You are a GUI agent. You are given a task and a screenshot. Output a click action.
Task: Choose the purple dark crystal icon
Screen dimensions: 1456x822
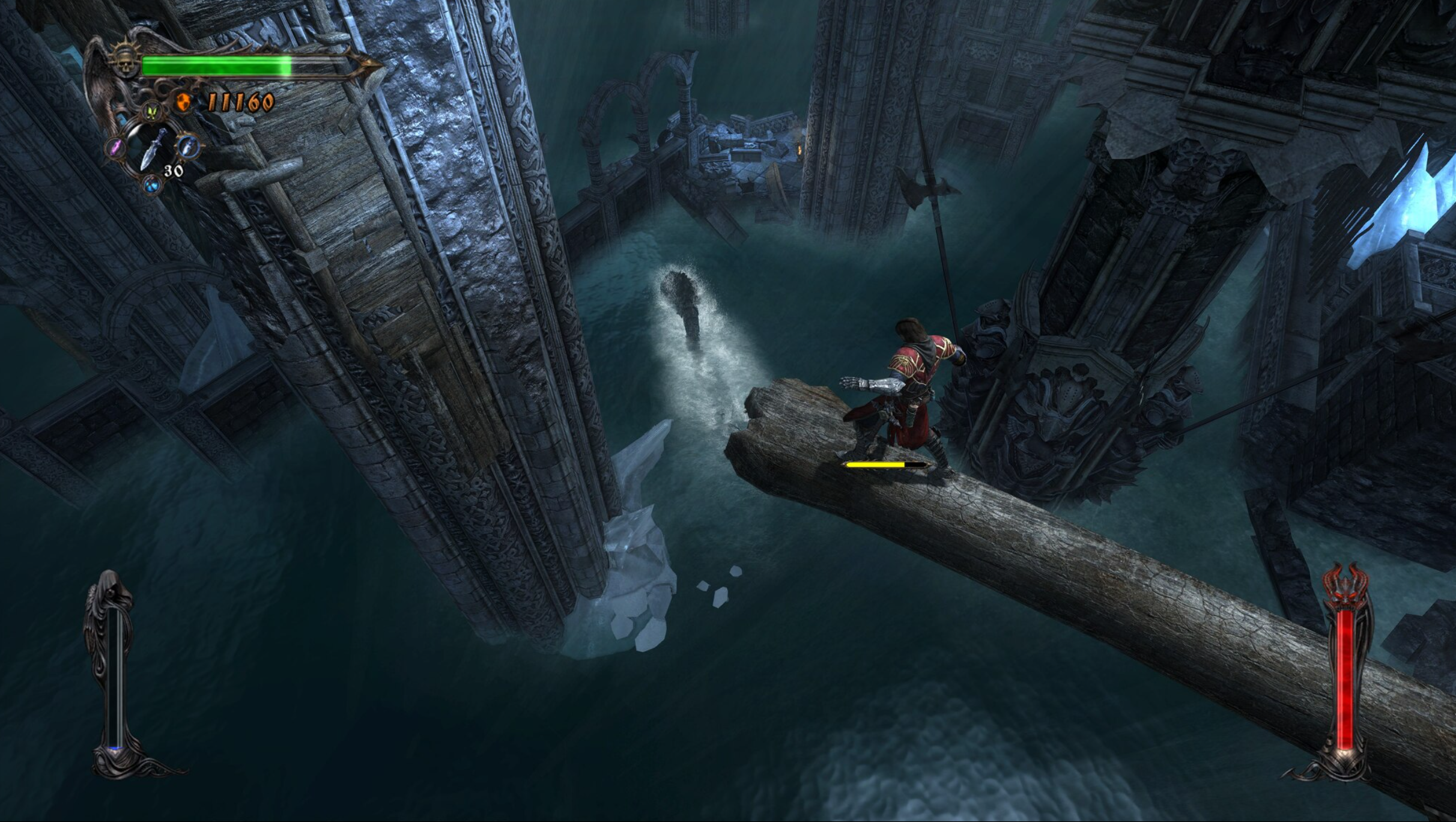point(115,147)
